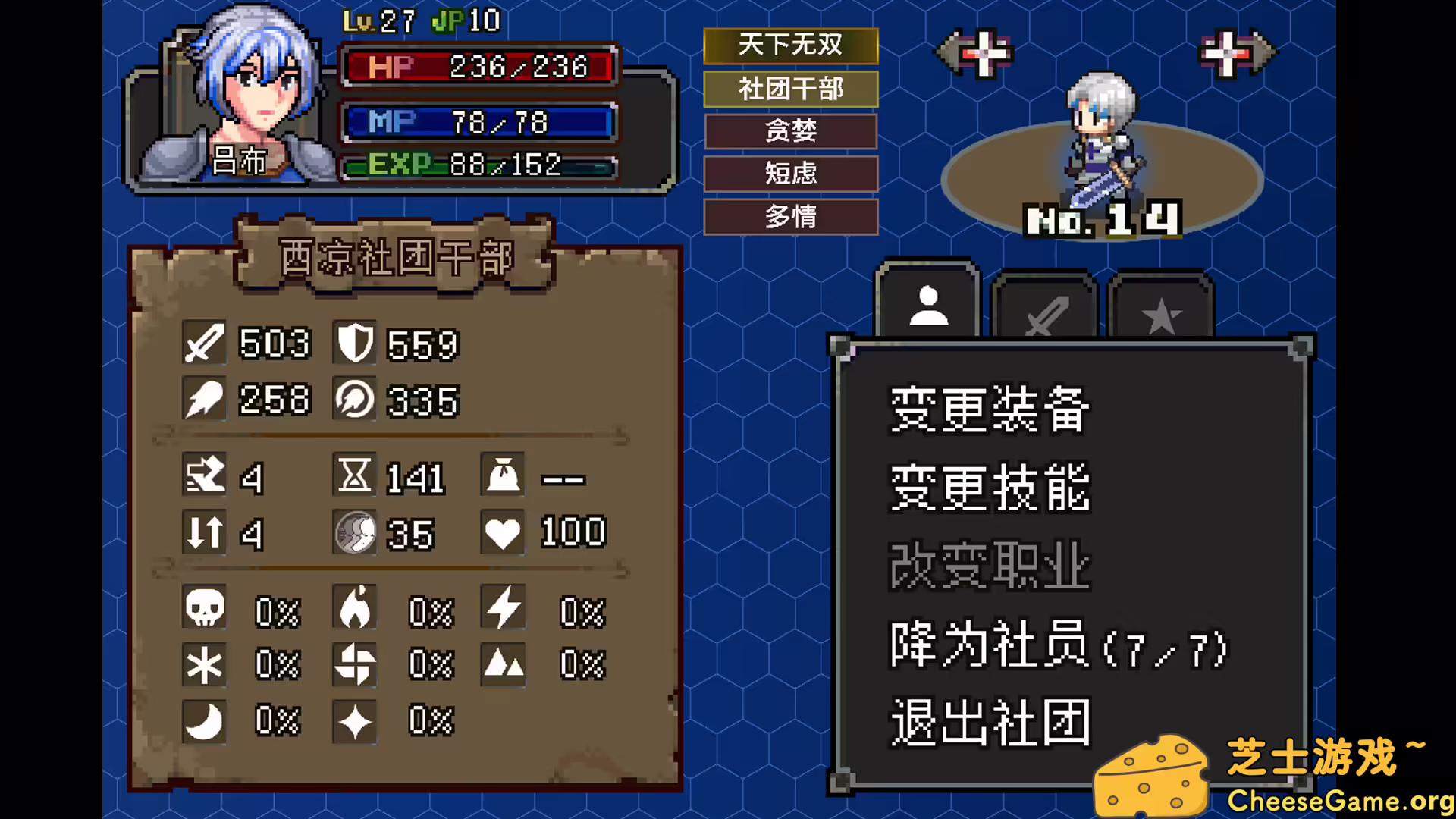Select the sword attack stat icon
Viewport: 1456px width, 819px height.
[203, 344]
